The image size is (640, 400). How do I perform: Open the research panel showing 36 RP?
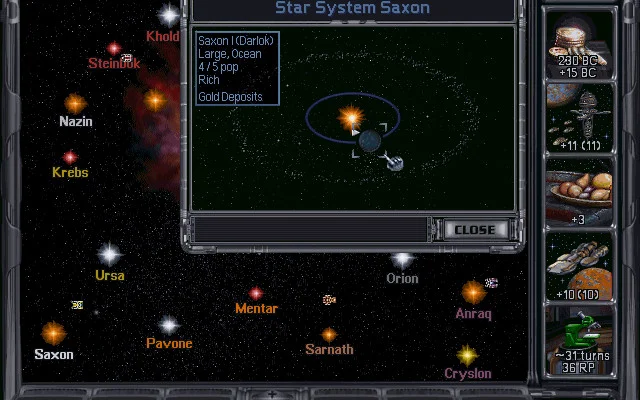579,340
